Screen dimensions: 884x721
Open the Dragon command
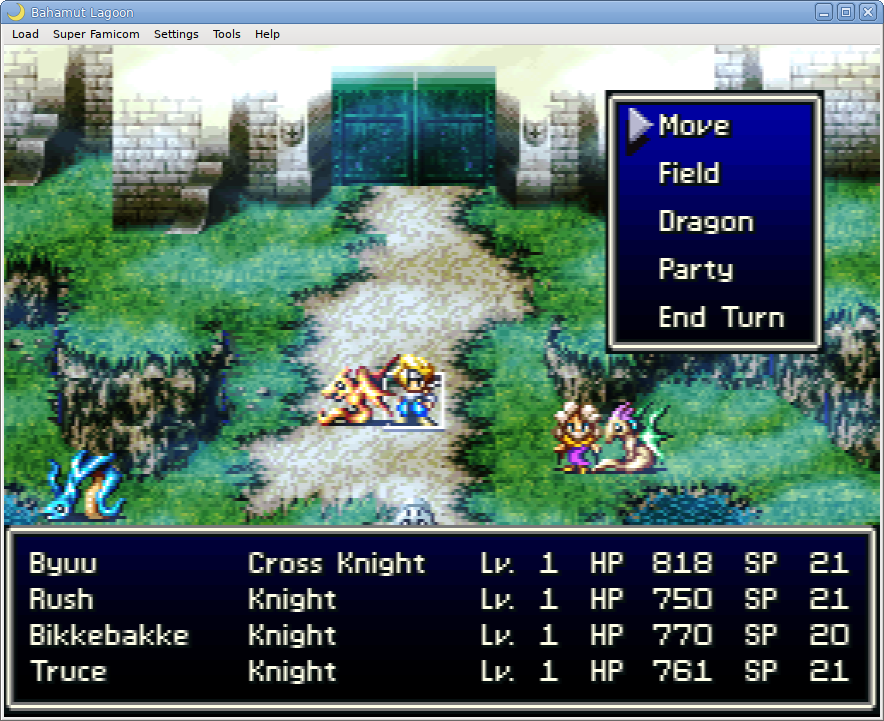pos(705,222)
